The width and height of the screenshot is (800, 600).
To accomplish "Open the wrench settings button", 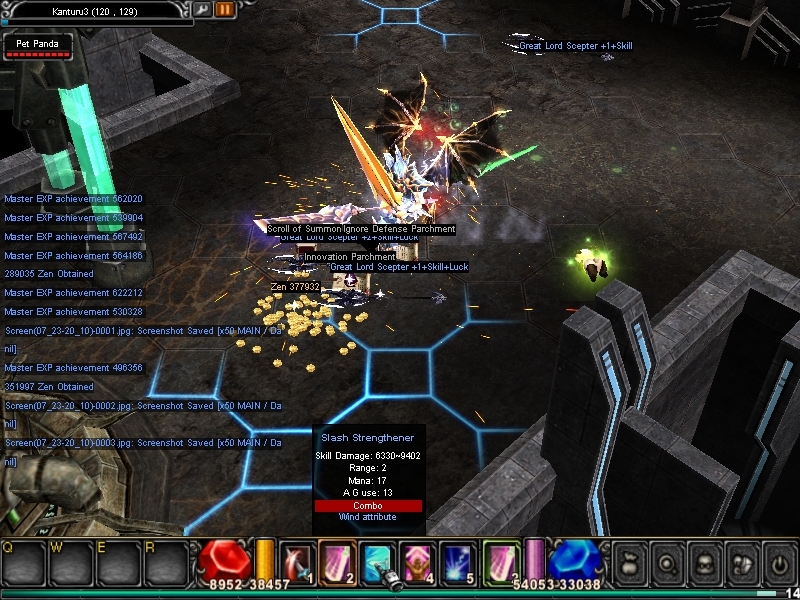I will pyautogui.click(x=203, y=9).
